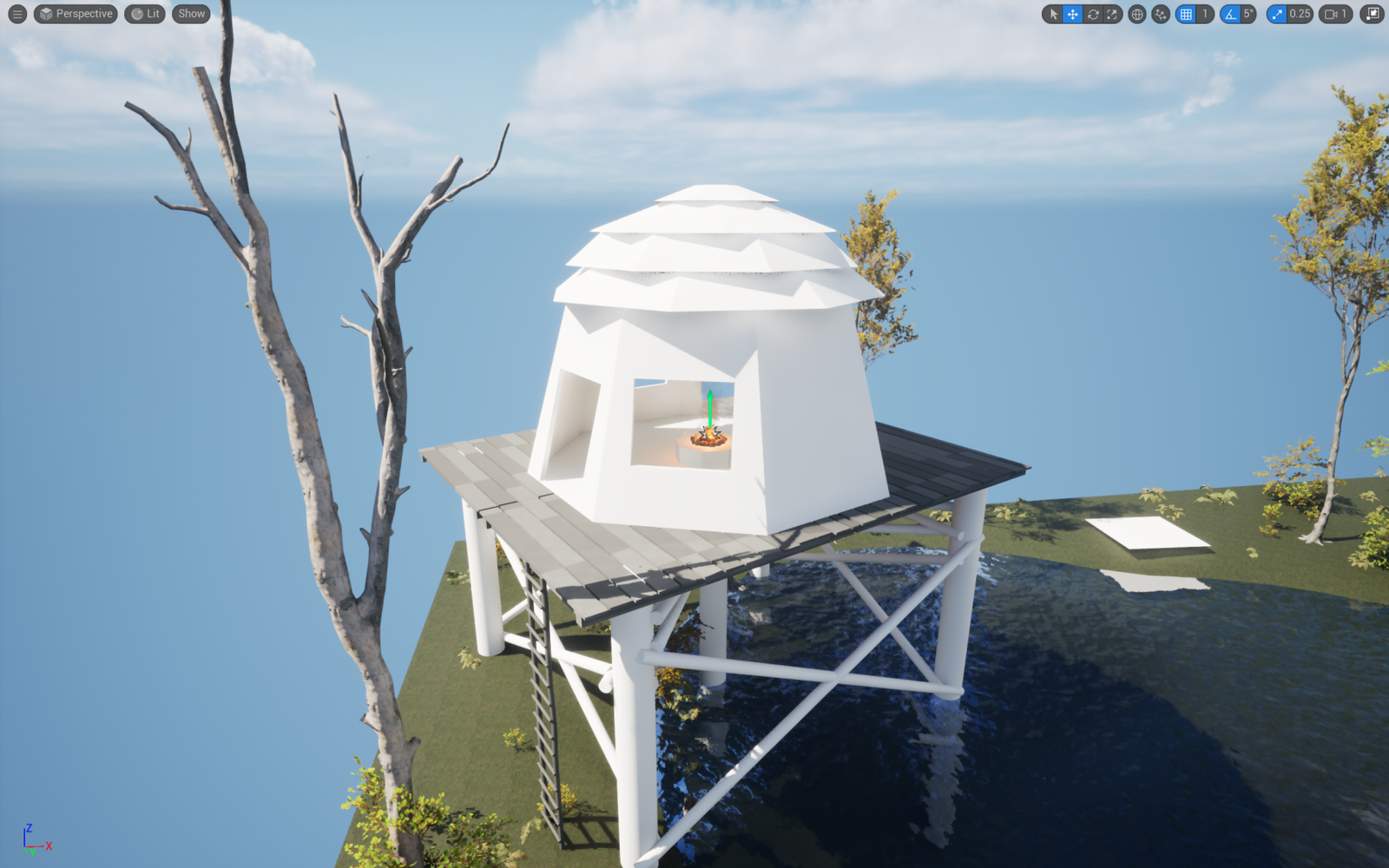Screen dimensions: 1389x868
Task: Click the surface snapping icon
Action: coord(1161,14)
